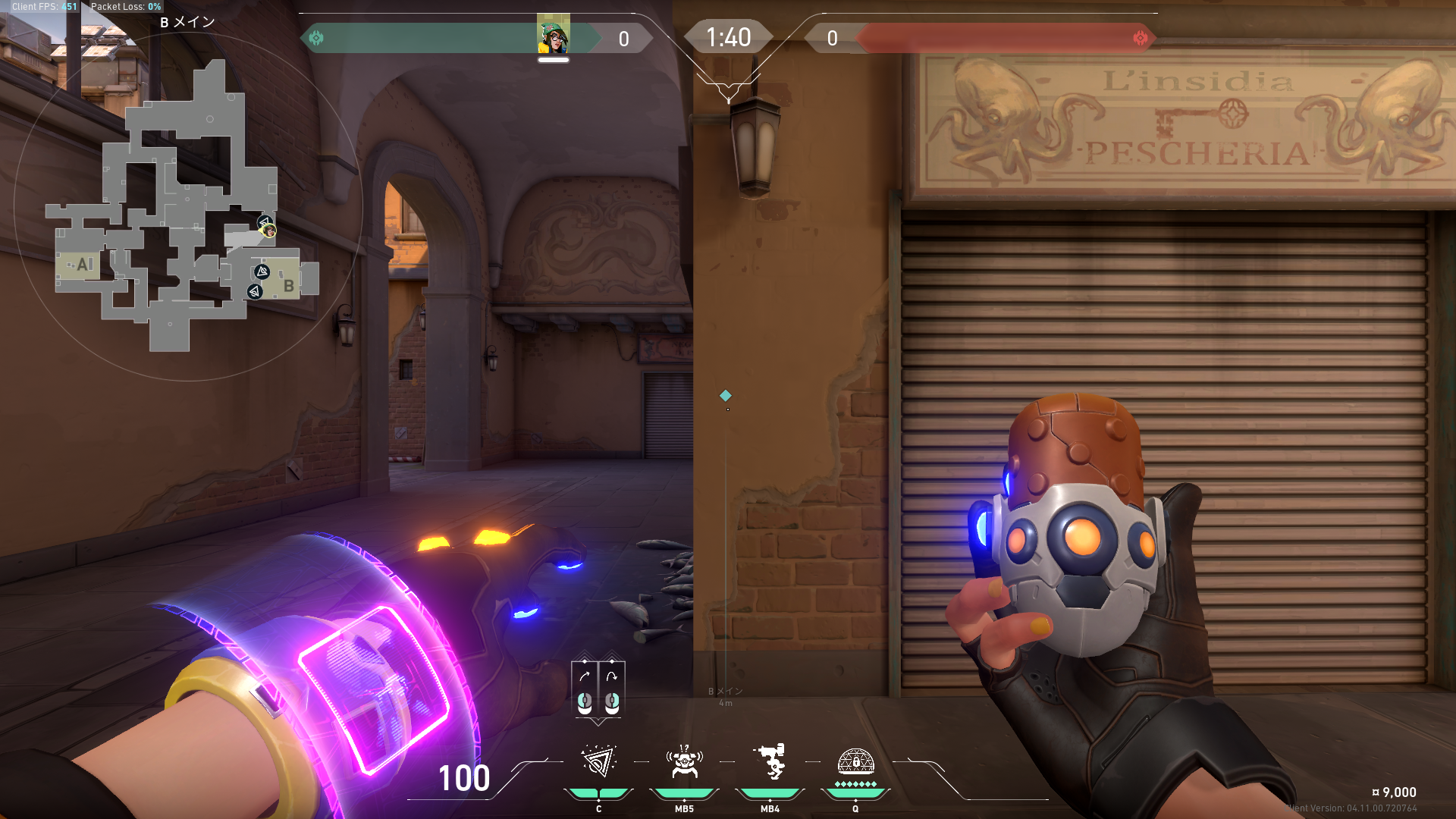
Task: Click the teal team emblem on the score bar
Action: (x=316, y=38)
